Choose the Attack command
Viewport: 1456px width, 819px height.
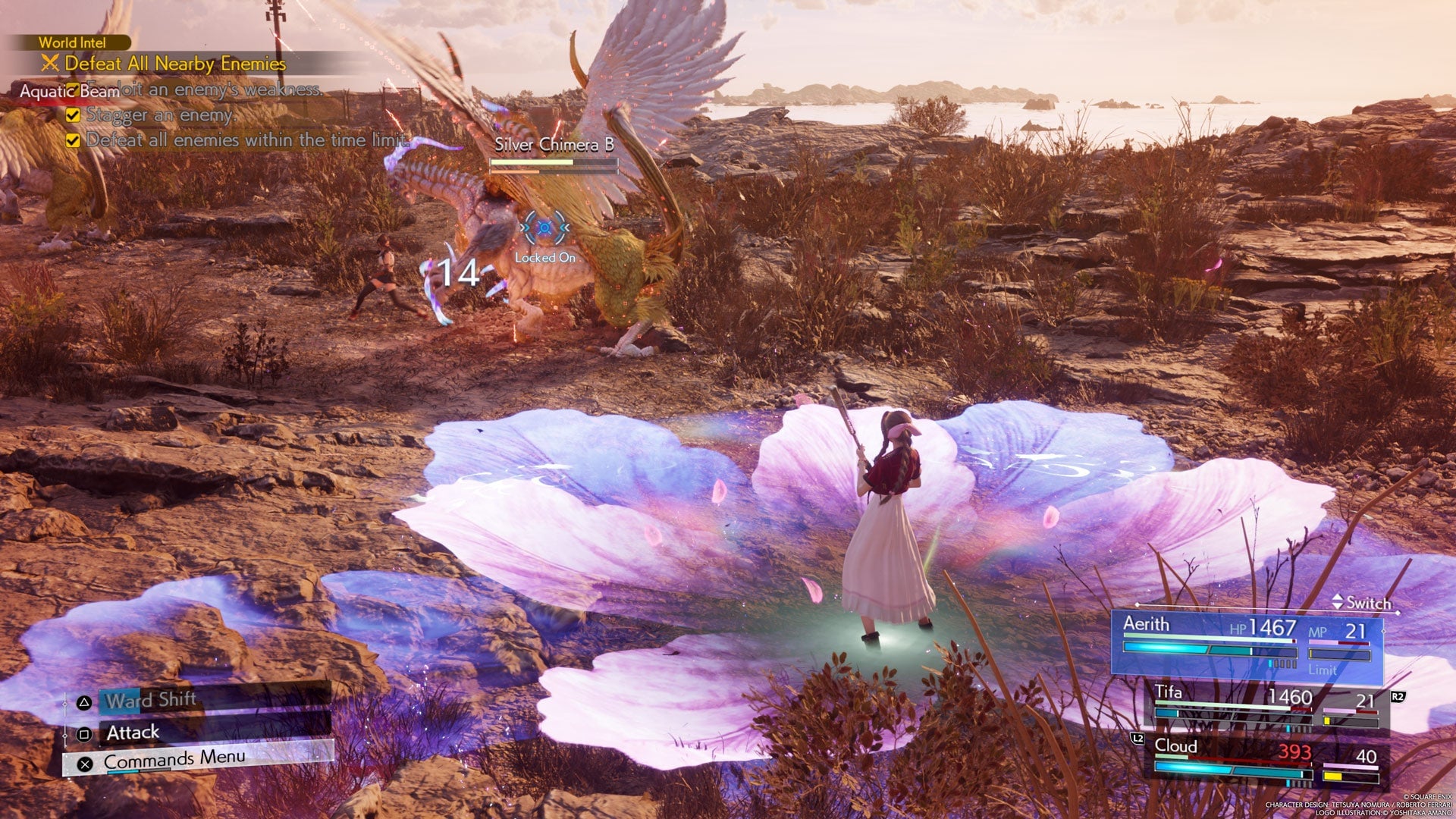(133, 733)
